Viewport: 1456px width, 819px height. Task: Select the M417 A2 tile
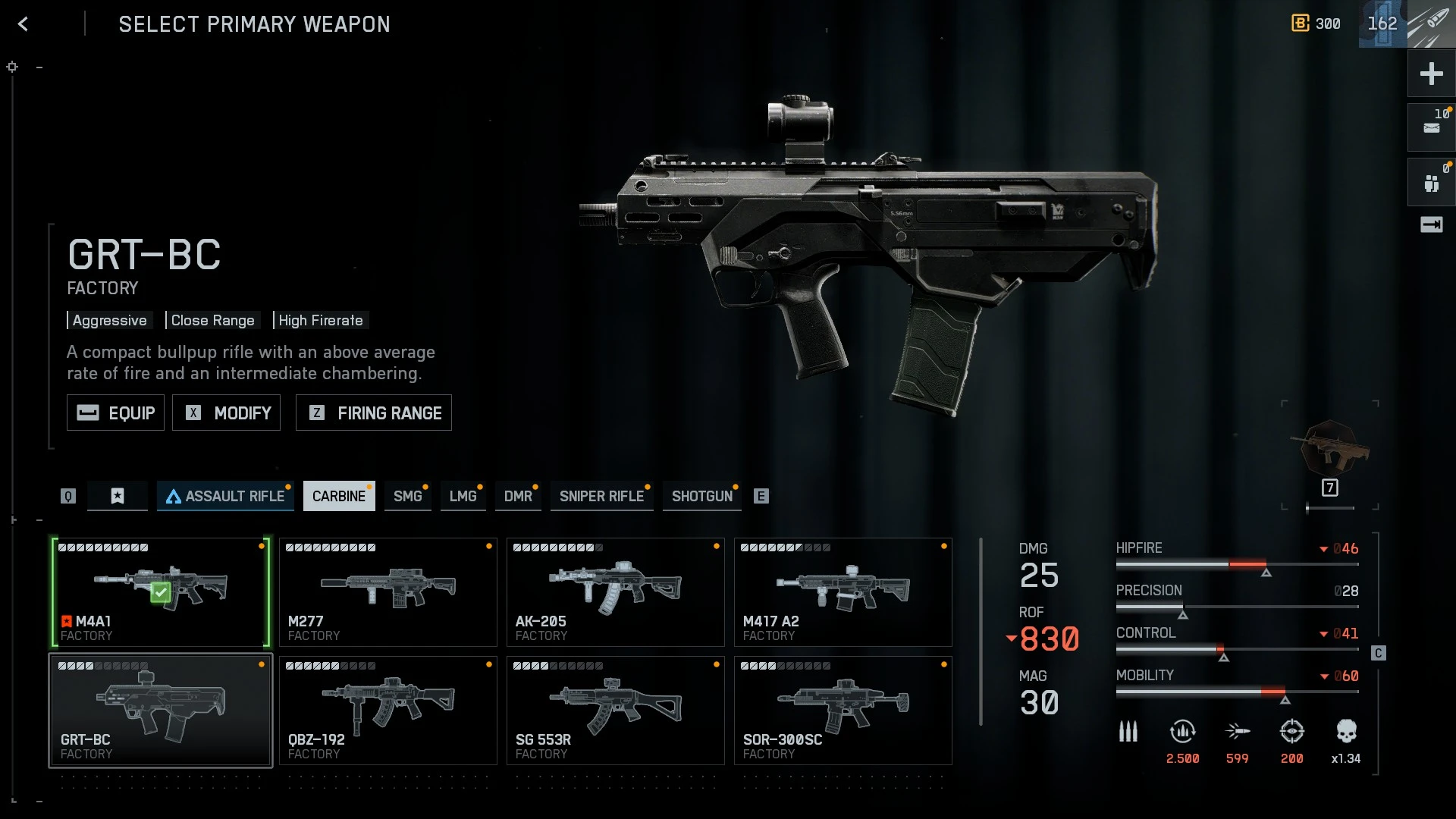click(x=843, y=592)
